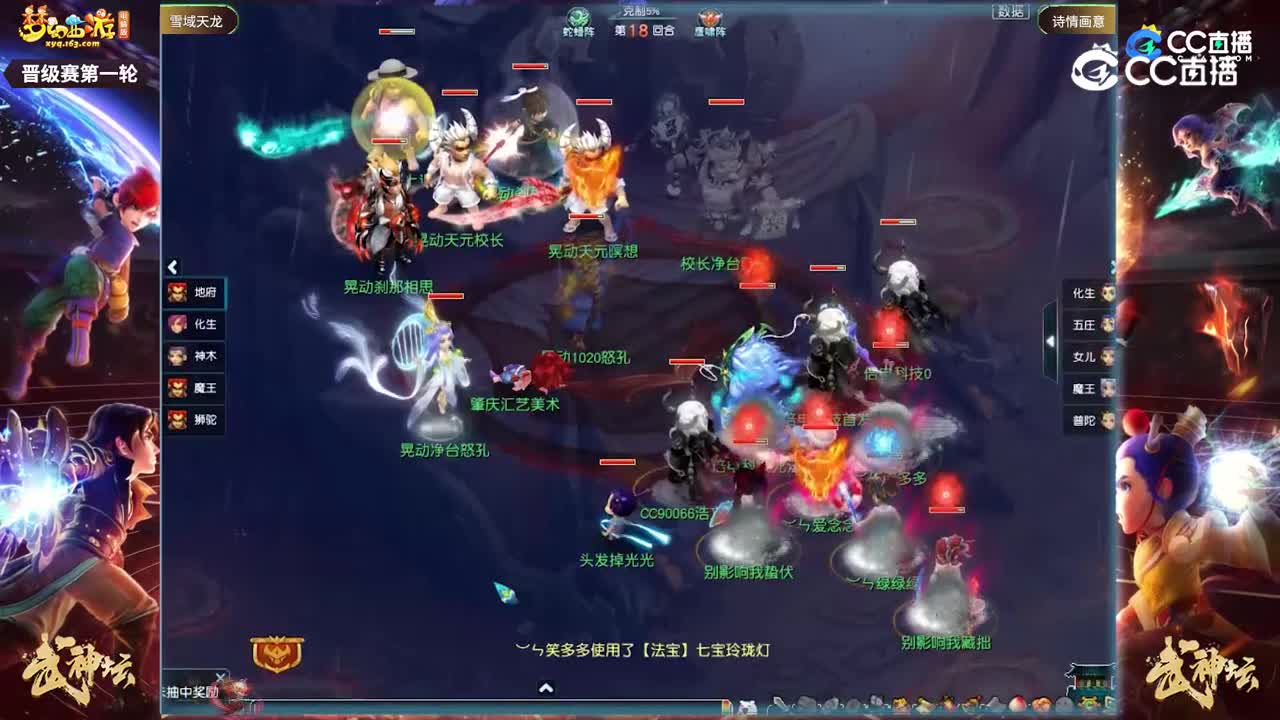The height and width of the screenshot is (720, 1280).
Task: Expand the right sidebar arrow
Action: pyautogui.click(x=1049, y=343)
